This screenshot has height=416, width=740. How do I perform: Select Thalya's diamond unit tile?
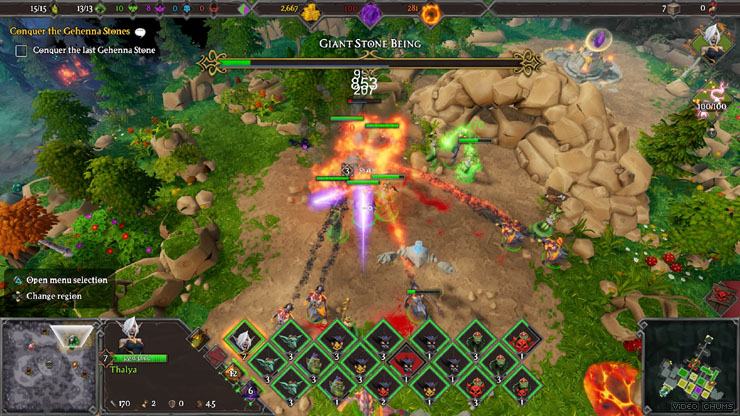point(241,340)
